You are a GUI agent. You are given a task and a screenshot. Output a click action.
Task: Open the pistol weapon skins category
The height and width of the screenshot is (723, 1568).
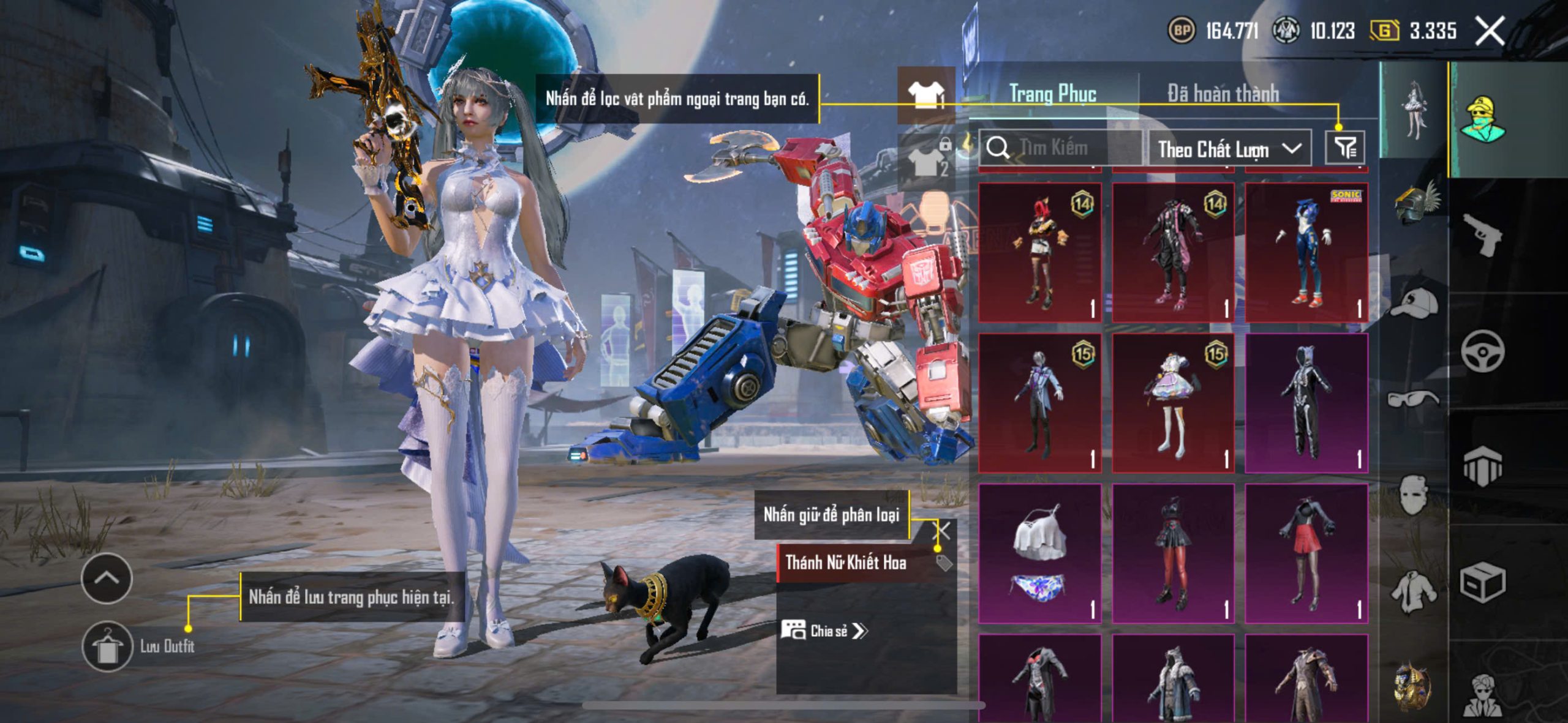1483,234
